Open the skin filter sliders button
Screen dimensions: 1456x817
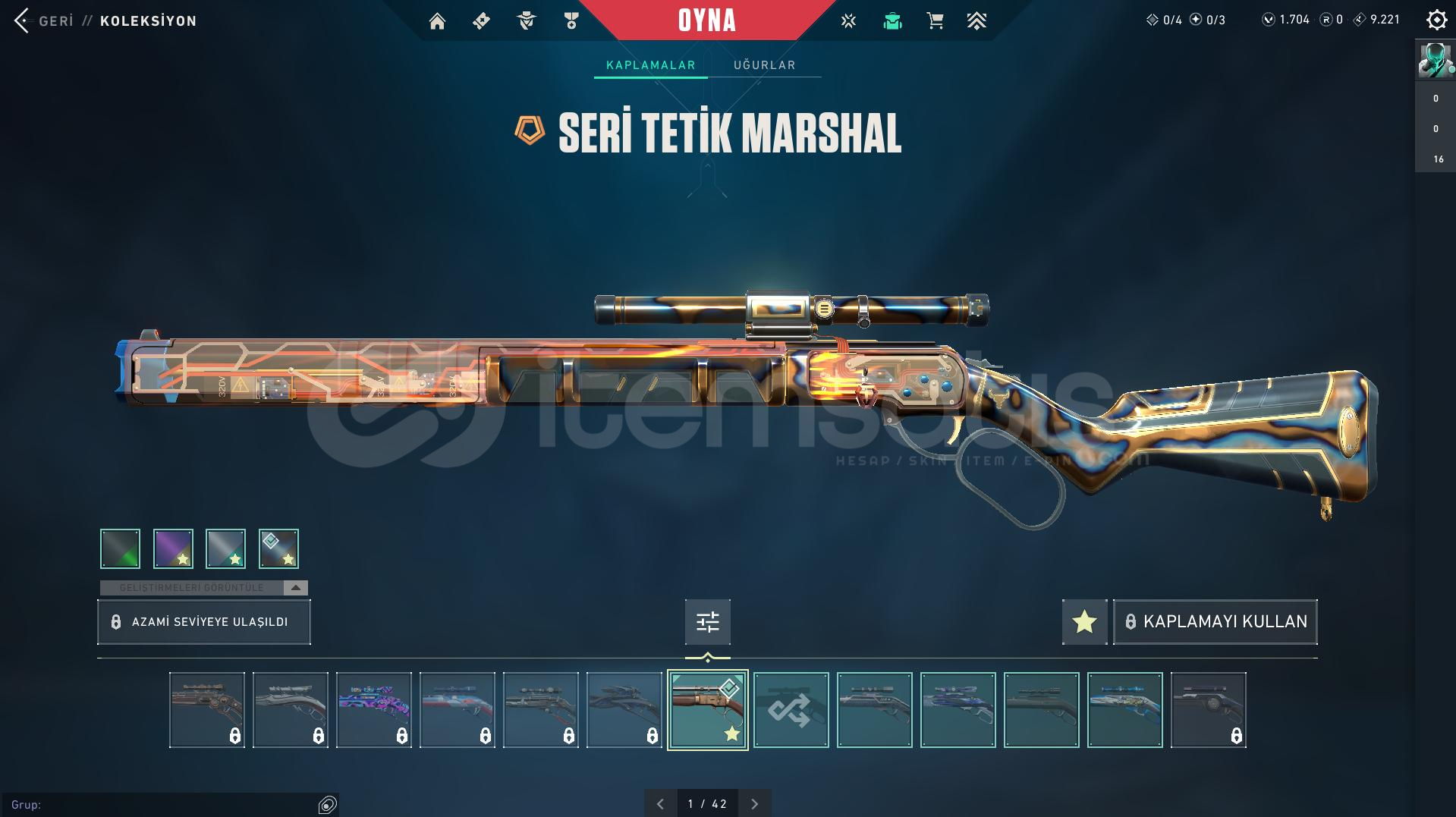pos(707,622)
